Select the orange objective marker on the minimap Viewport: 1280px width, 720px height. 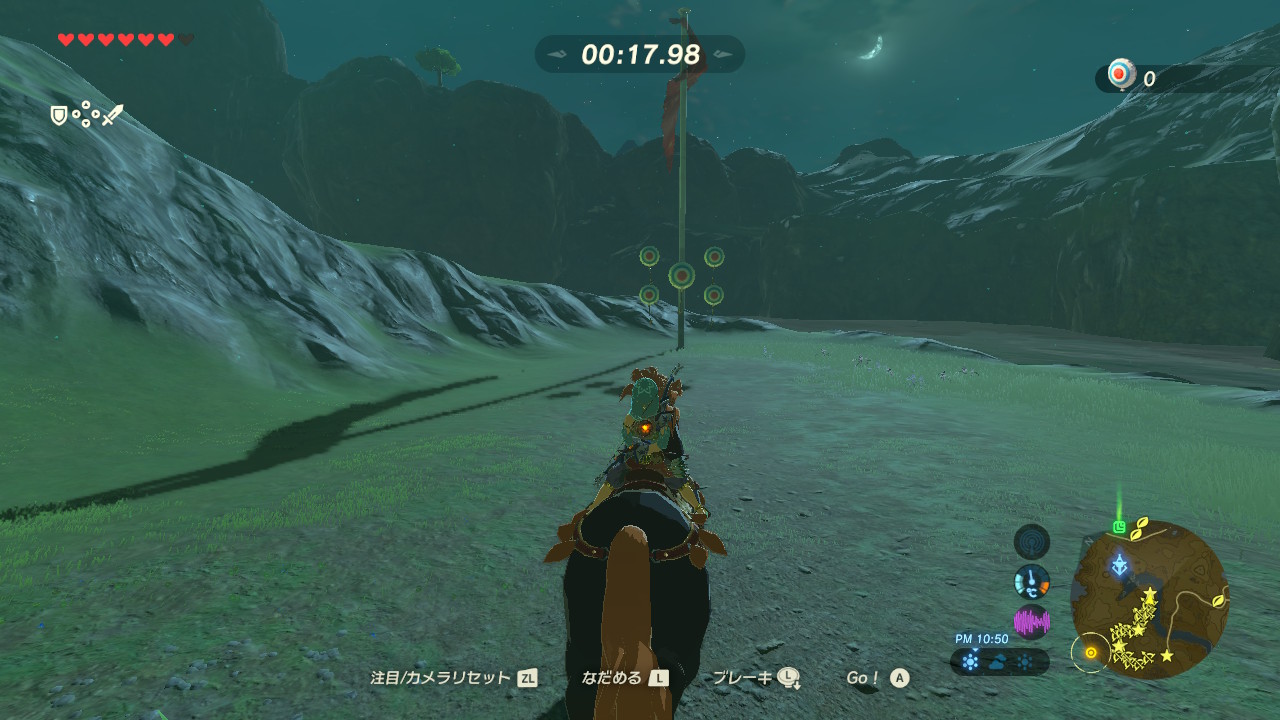pyautogui.click(x=1090, y=653)
